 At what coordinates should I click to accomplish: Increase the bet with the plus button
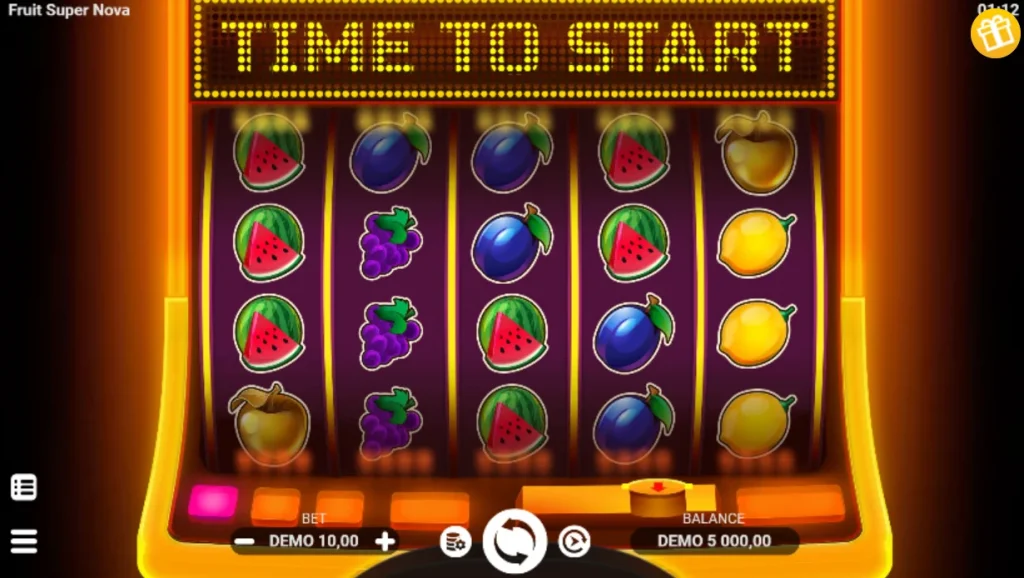[x=385, y=541]
